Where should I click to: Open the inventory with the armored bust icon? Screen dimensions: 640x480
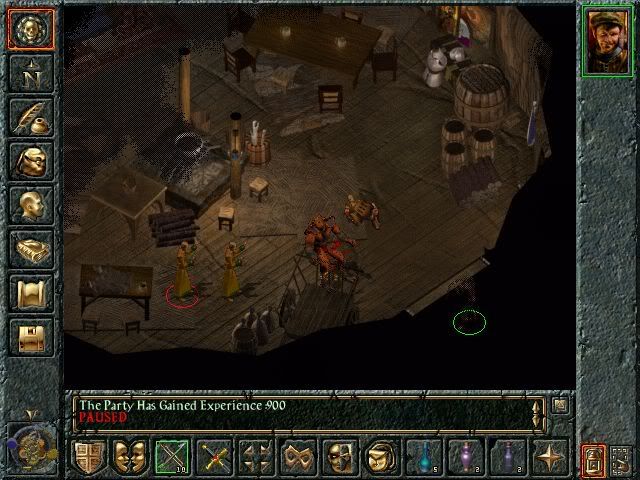(x=29, y=160)
